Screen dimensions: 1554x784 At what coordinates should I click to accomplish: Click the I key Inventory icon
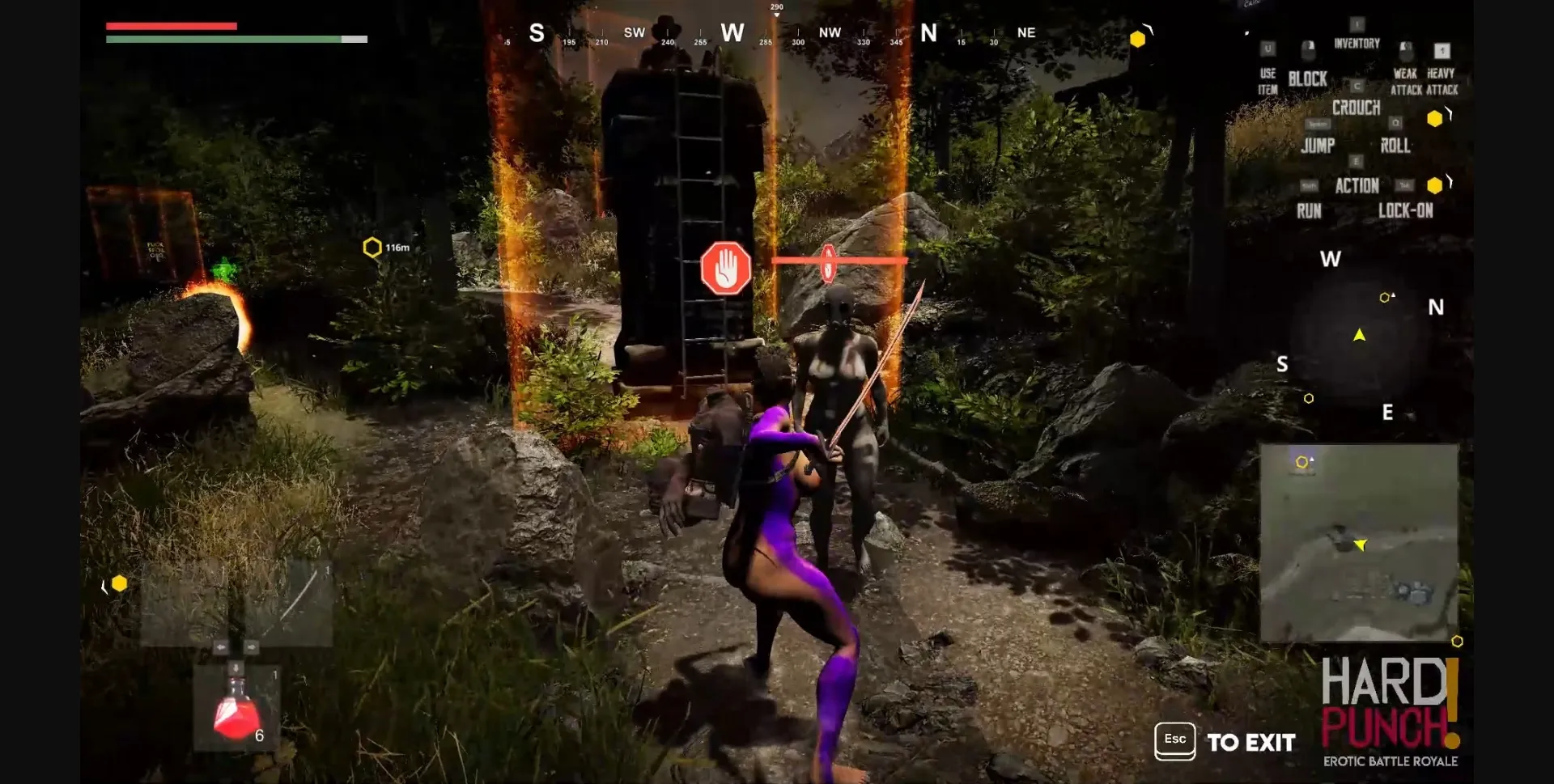click(x=1358, y=23)
